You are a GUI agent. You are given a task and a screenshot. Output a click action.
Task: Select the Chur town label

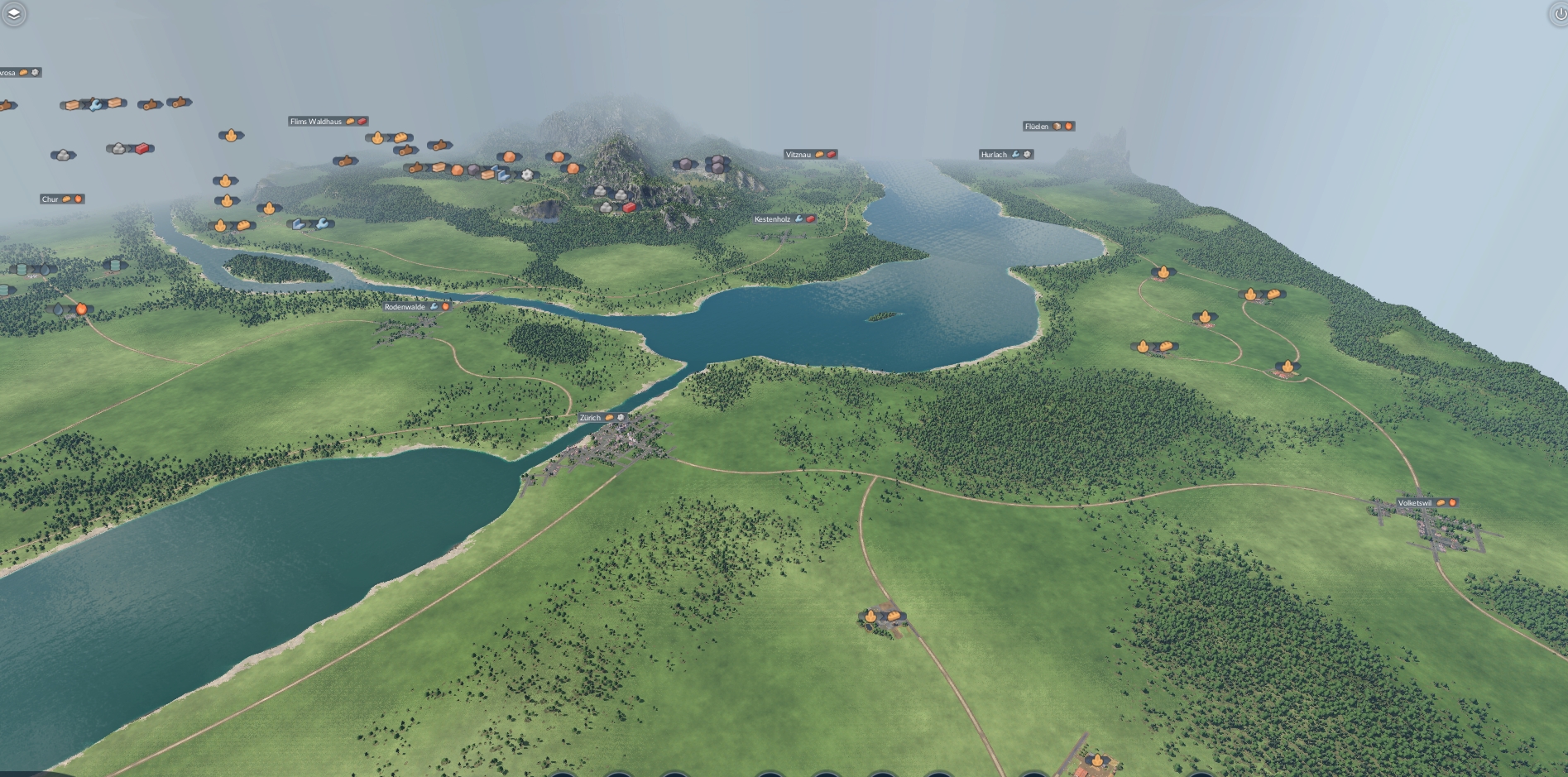point(50,199)
